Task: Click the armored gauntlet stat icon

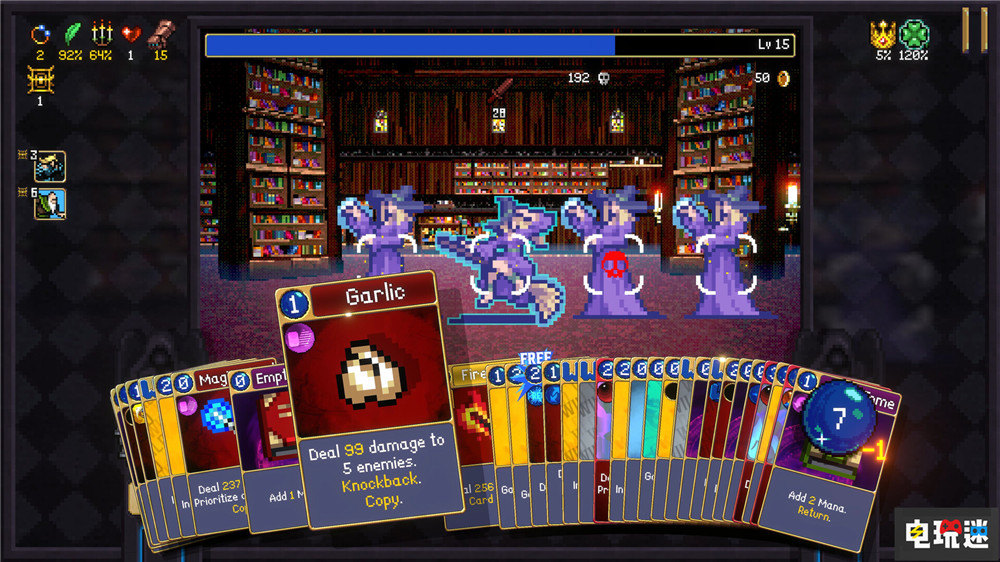Action: tap(159, 33)
